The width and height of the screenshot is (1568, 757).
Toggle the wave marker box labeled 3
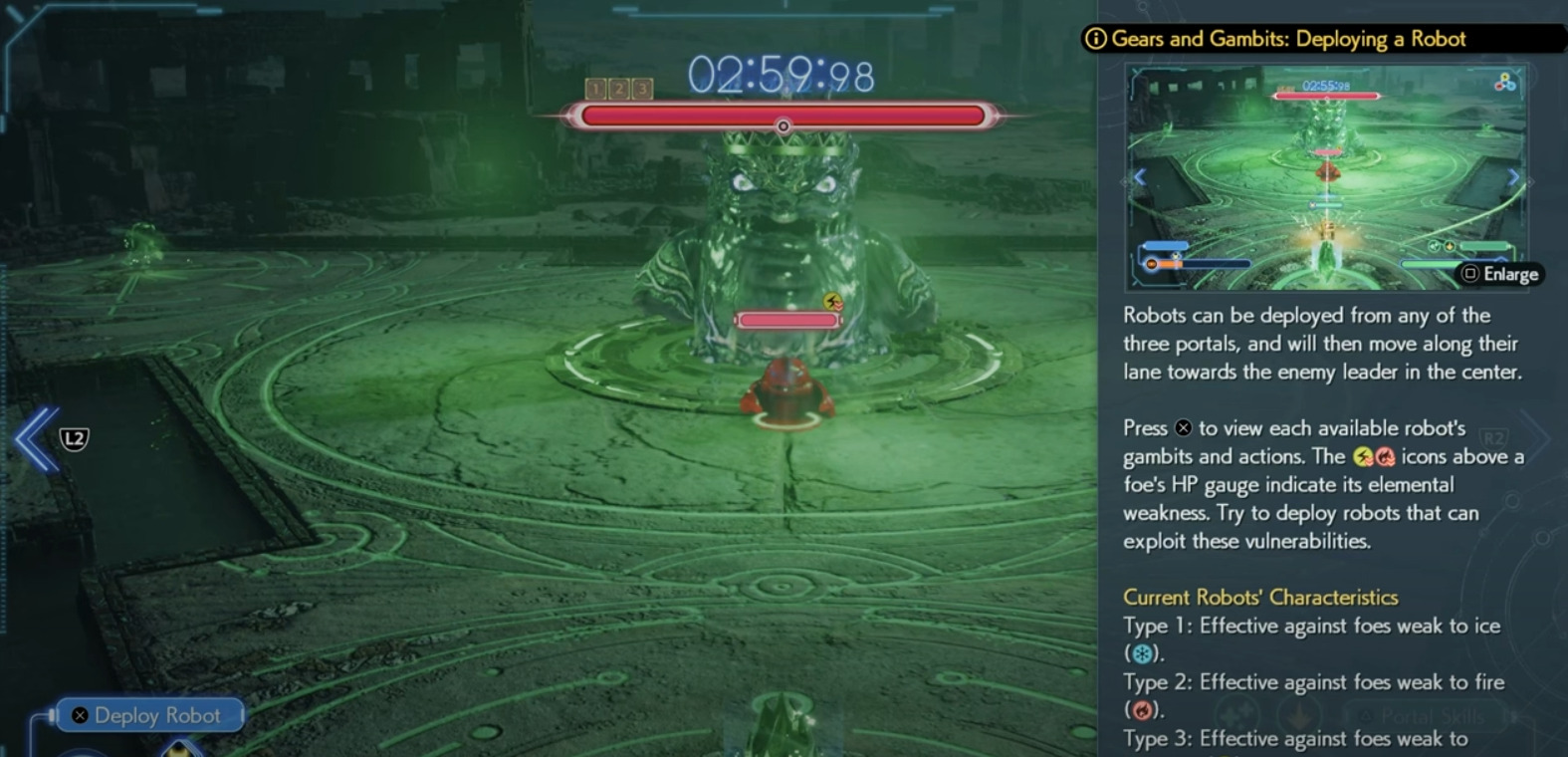pyautogui.click(x=643, y=89)
